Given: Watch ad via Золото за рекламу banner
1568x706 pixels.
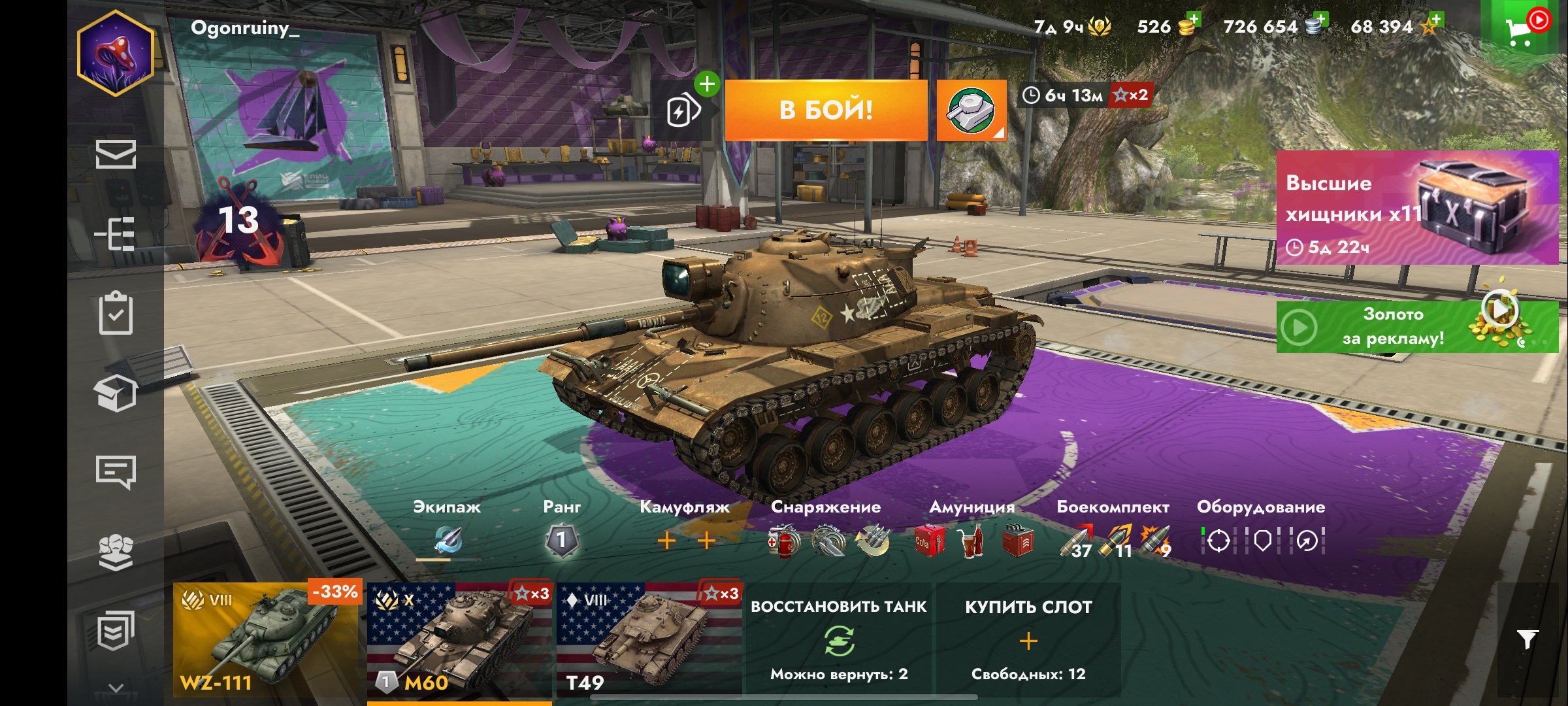Looking at the screenshot, I should [x=1416, y=326].
